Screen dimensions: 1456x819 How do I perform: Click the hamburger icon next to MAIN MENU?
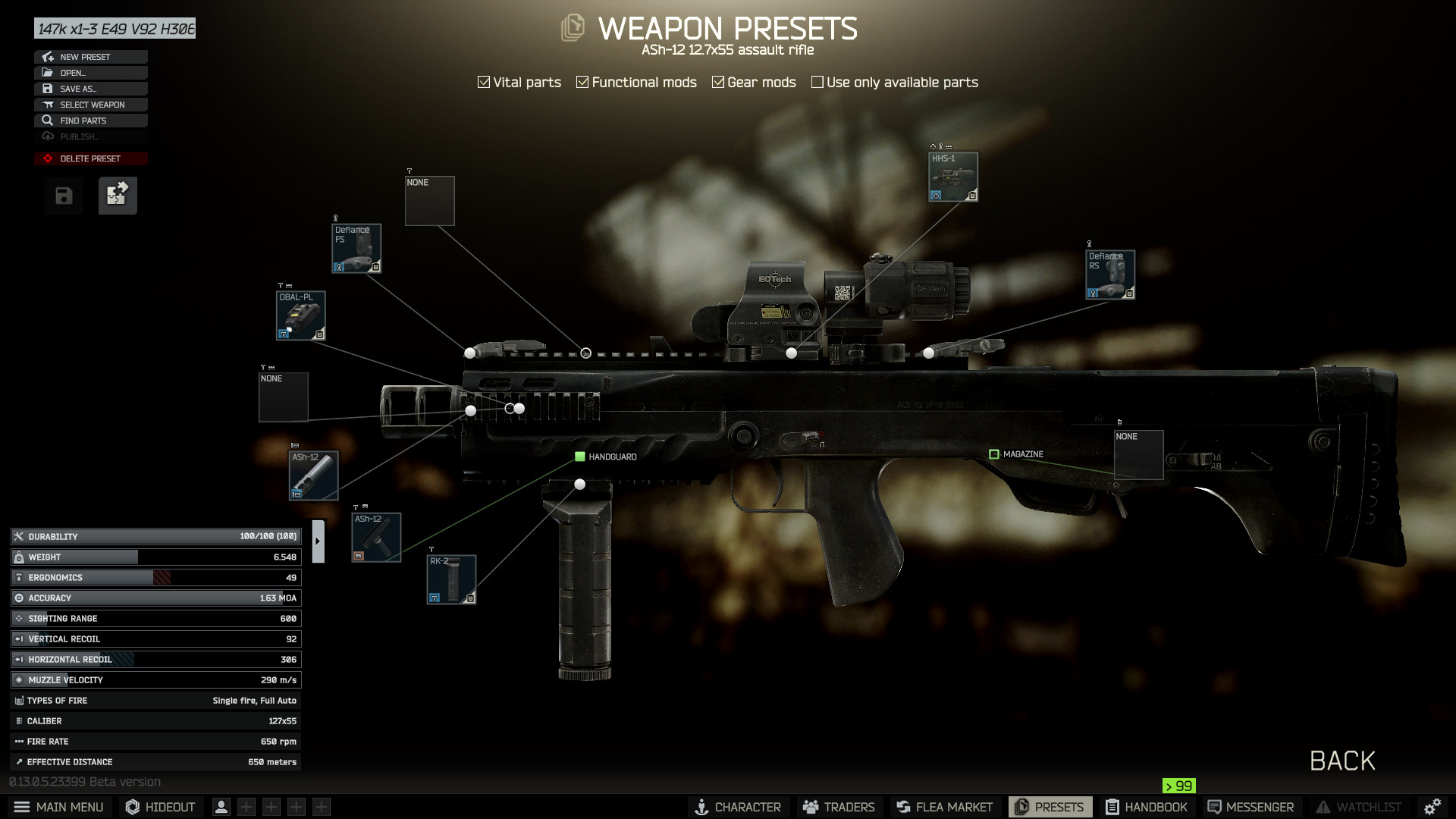coord(23,807)
